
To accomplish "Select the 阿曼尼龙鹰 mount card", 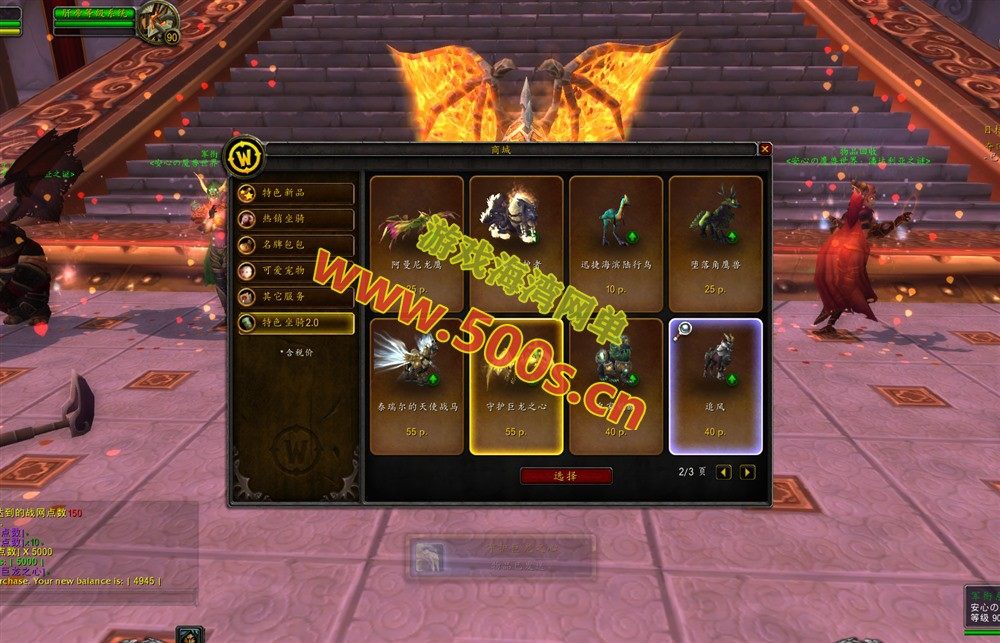I will coord(416,242).
